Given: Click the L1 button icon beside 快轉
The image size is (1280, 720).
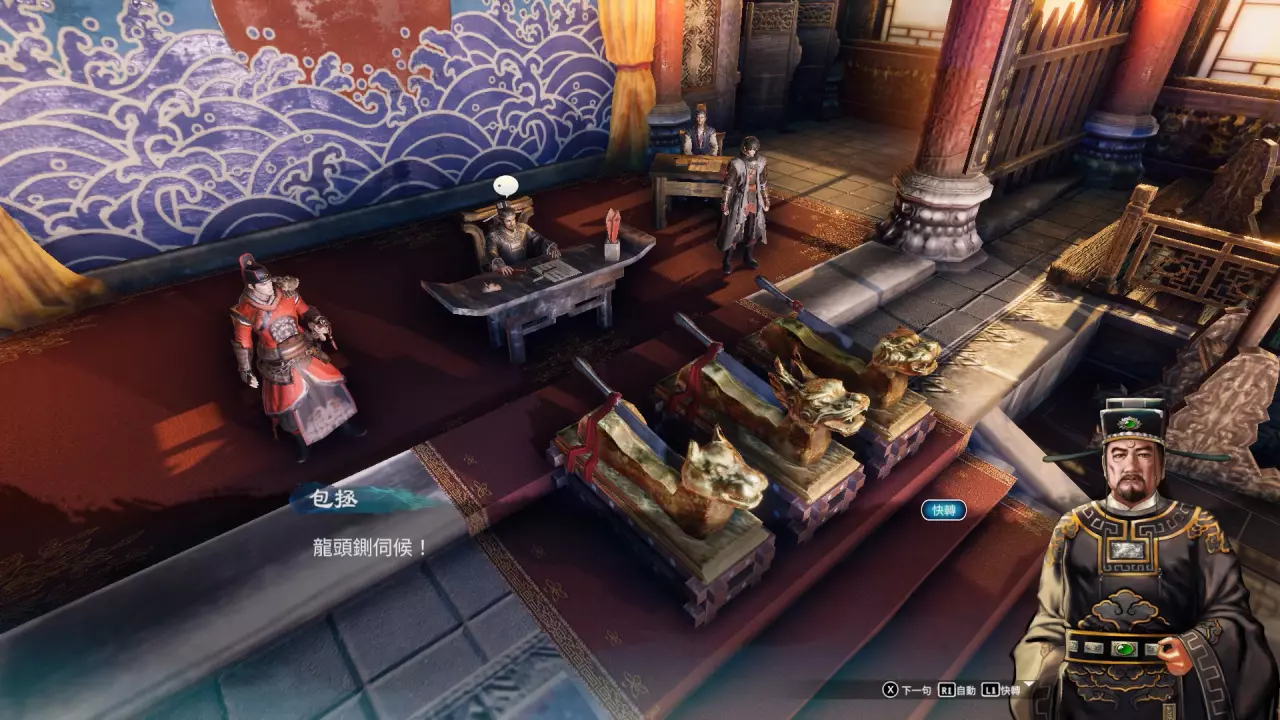Looking at the screenshot, I should (989, 689).
